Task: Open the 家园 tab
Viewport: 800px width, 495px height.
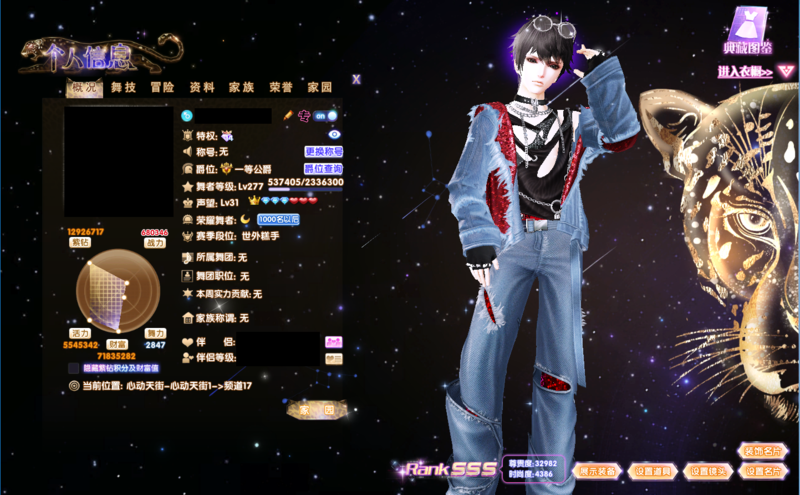Action: point(320,88)
